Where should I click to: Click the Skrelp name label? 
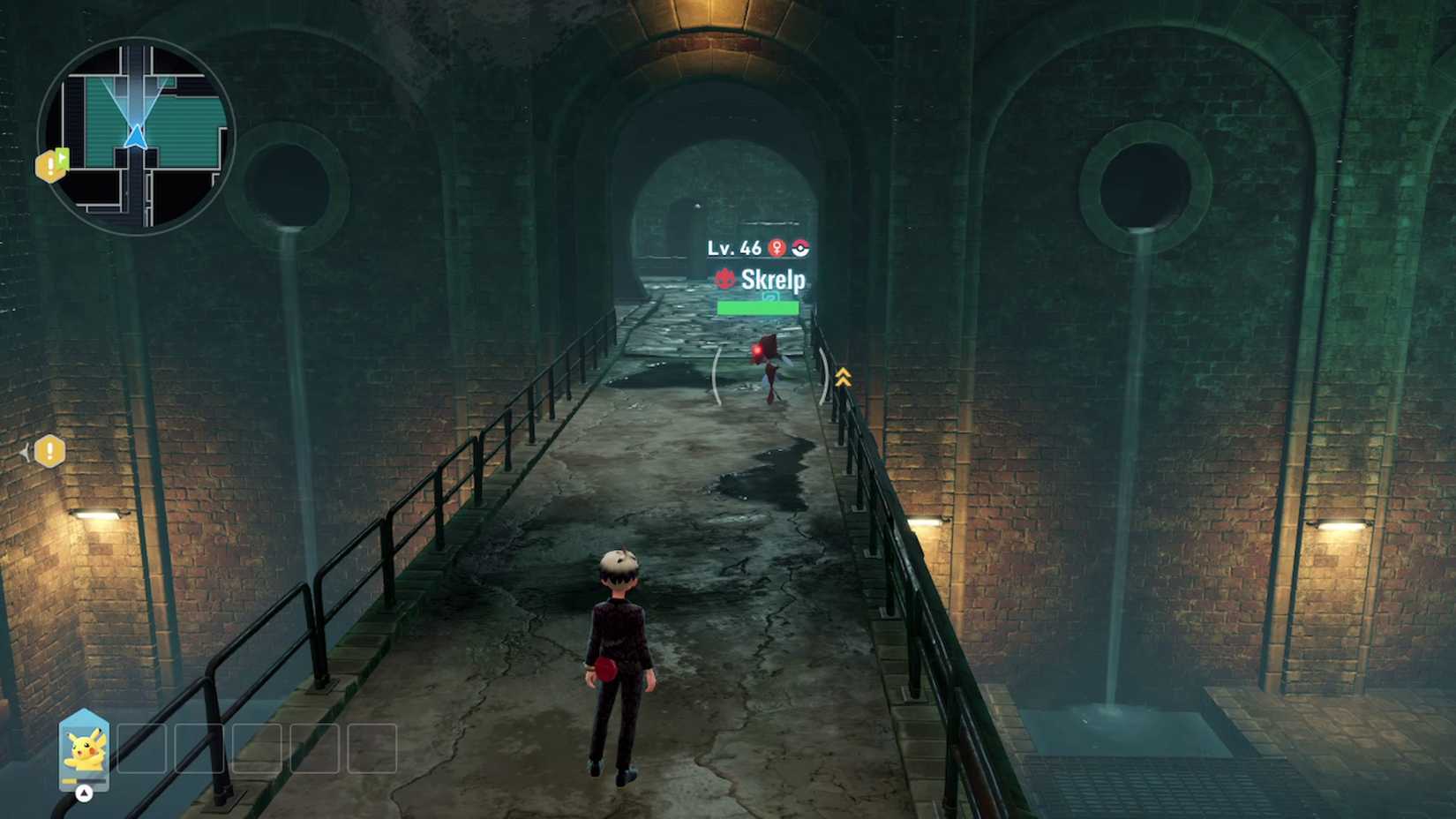pyautogui.click(x=773, y=280)
